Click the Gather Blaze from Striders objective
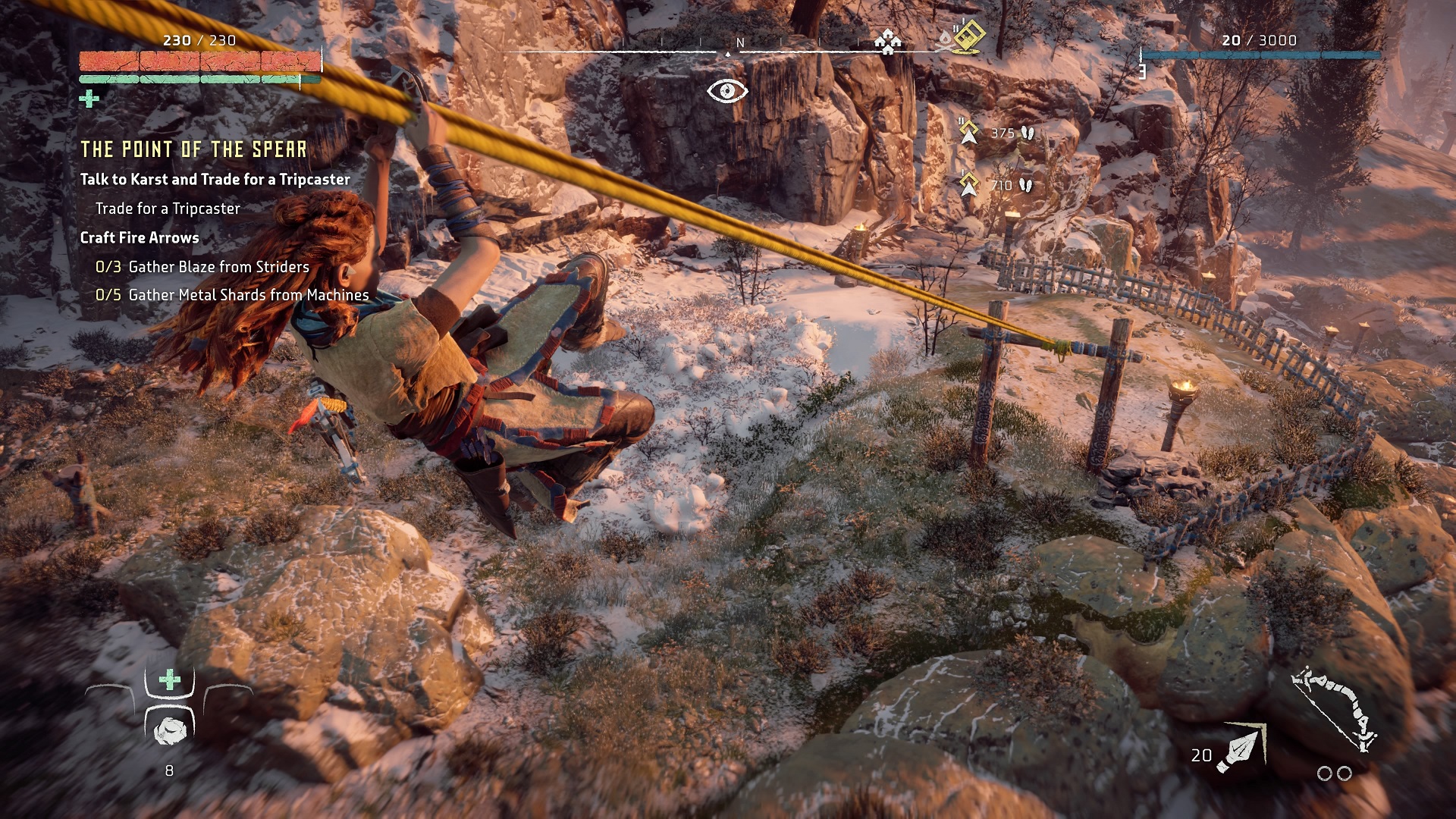1456x819 pixels. click(x=202, y=267)
